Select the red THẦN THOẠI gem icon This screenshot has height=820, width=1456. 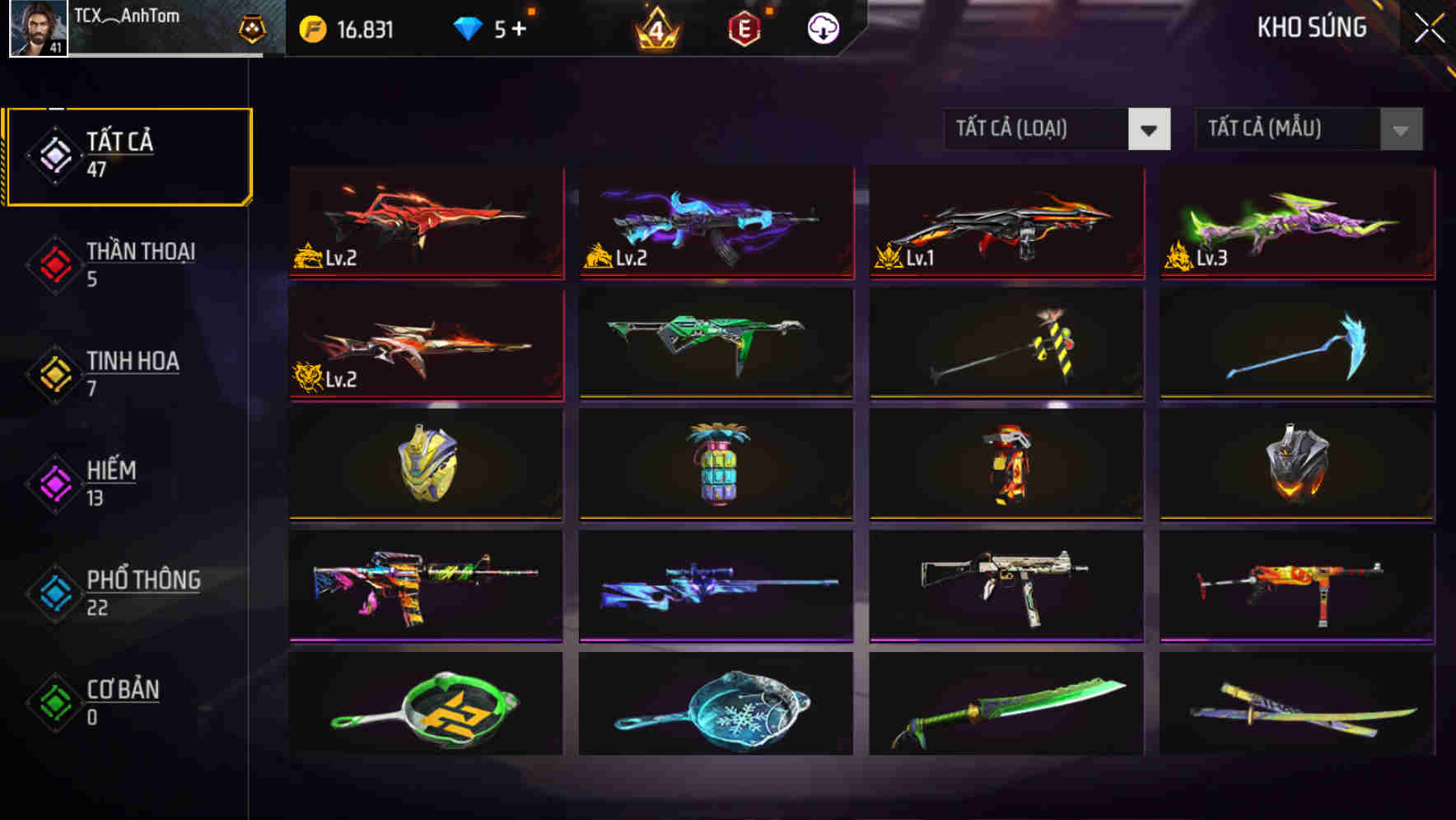coord(54,263)
